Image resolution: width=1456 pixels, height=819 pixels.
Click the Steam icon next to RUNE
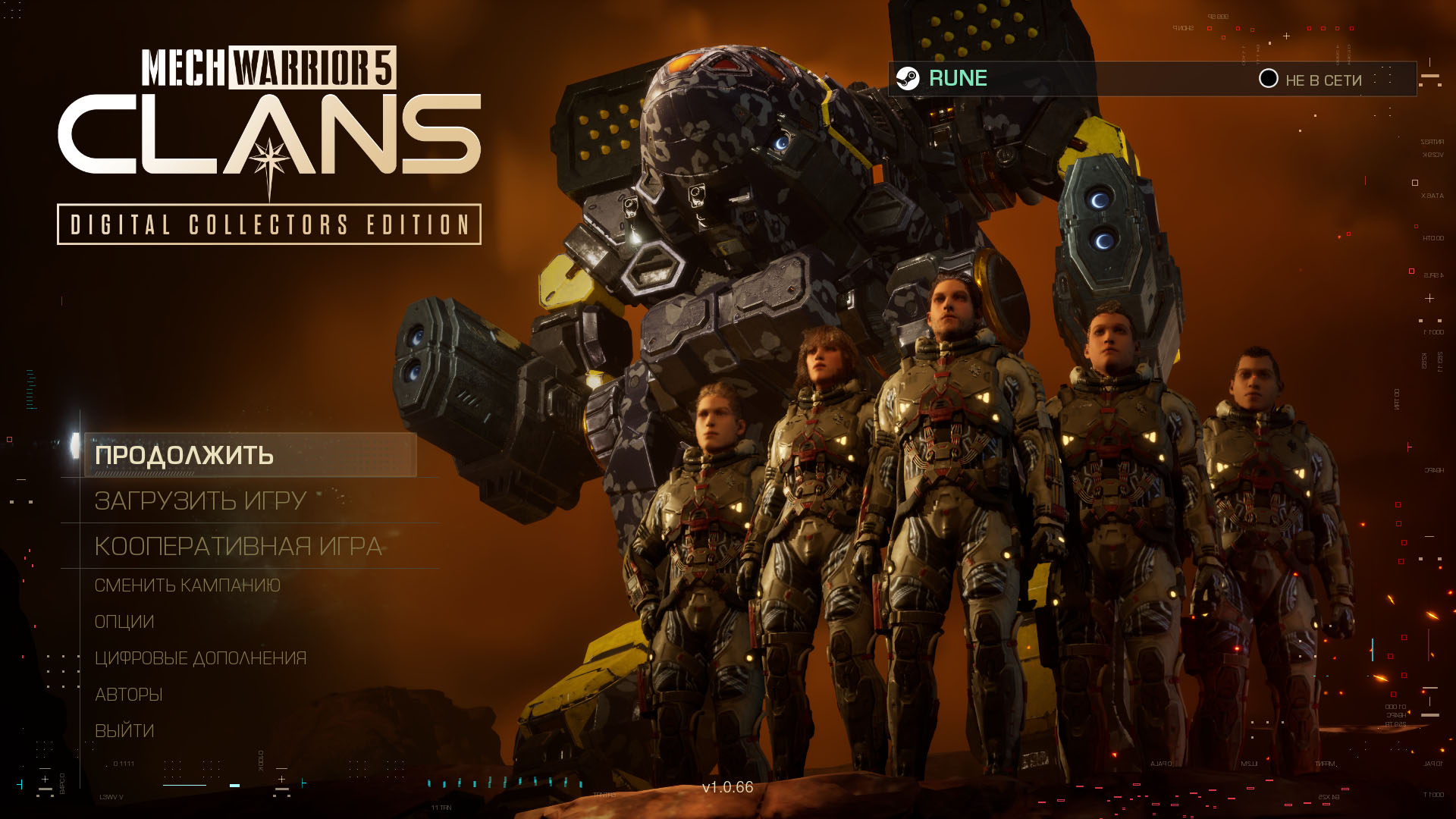coord(907,77)
